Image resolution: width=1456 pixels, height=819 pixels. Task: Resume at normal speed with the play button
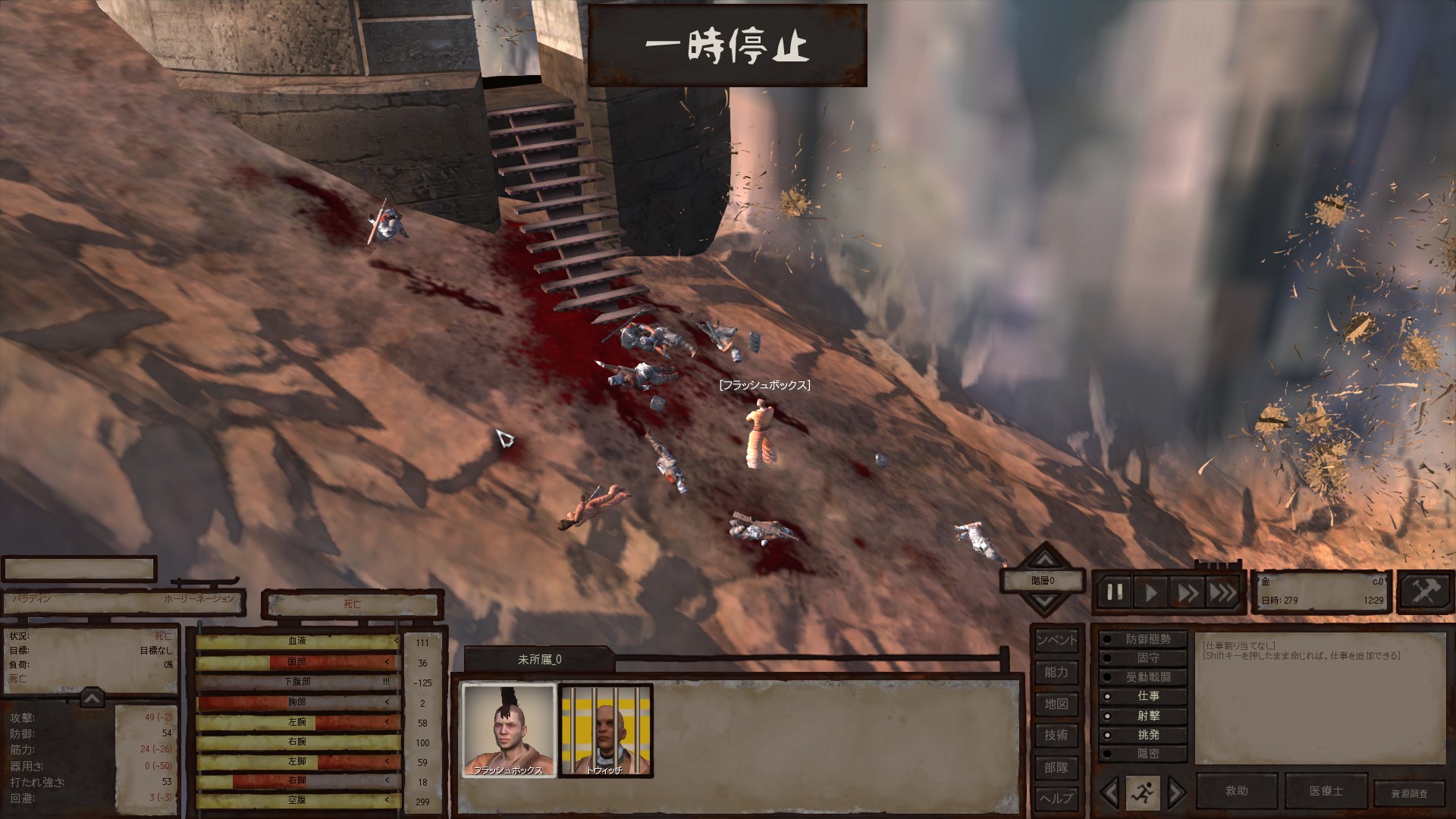1151,592
